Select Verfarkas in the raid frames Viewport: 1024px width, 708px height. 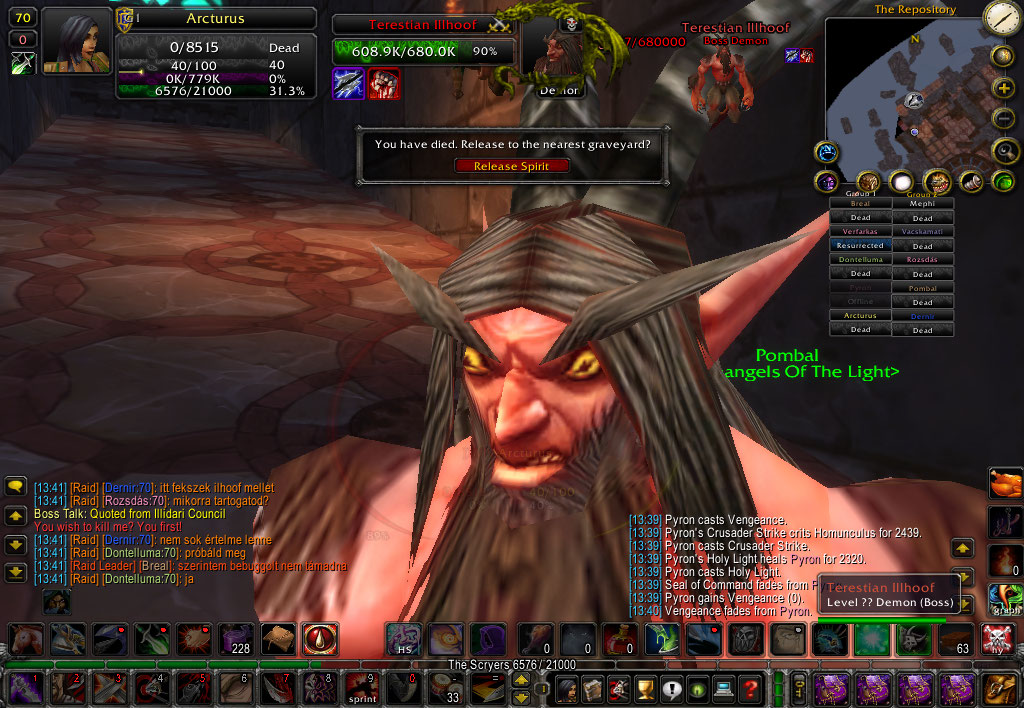click(x=860, y=231)
